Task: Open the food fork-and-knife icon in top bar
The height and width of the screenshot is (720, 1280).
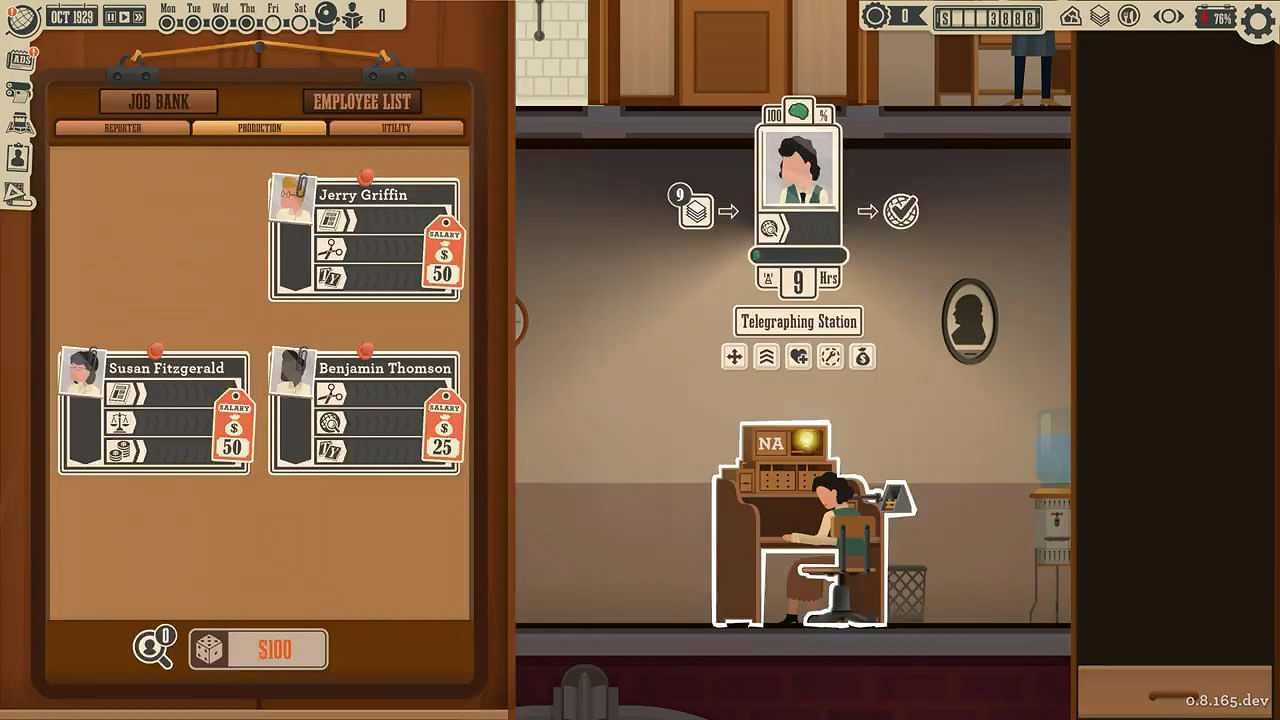Action: 1130,16
